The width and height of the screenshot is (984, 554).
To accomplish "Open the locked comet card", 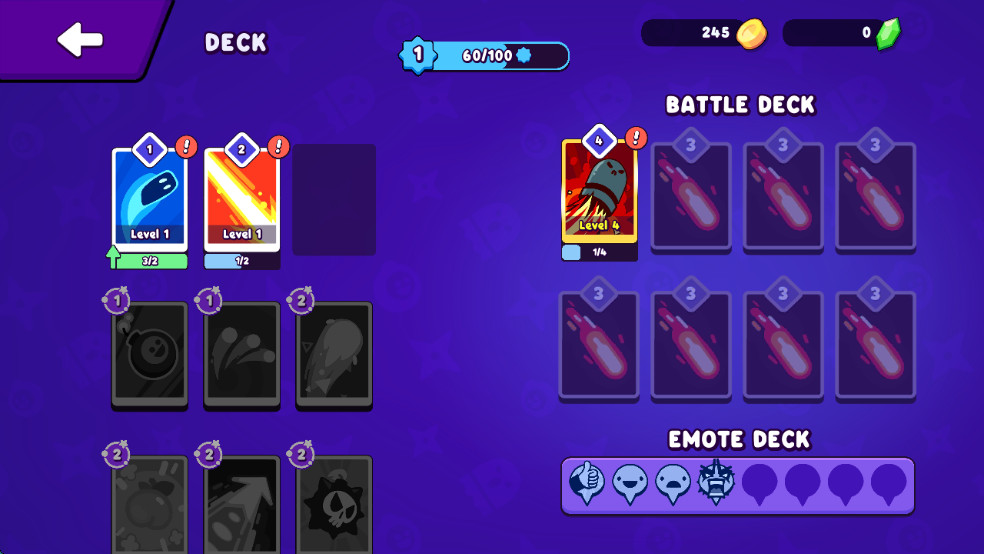I will click(334, 354).
